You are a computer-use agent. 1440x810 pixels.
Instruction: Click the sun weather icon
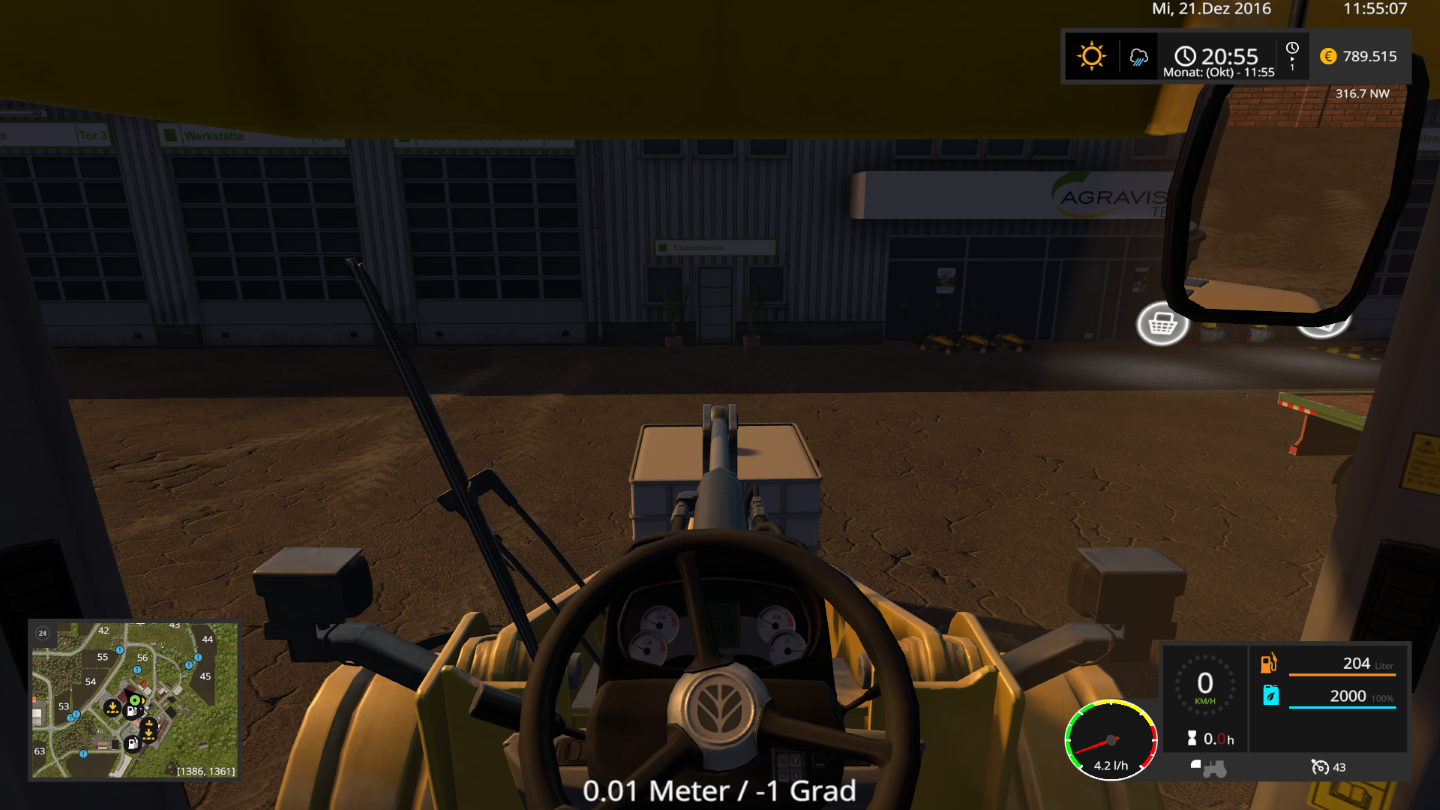tap(1091, 56)
